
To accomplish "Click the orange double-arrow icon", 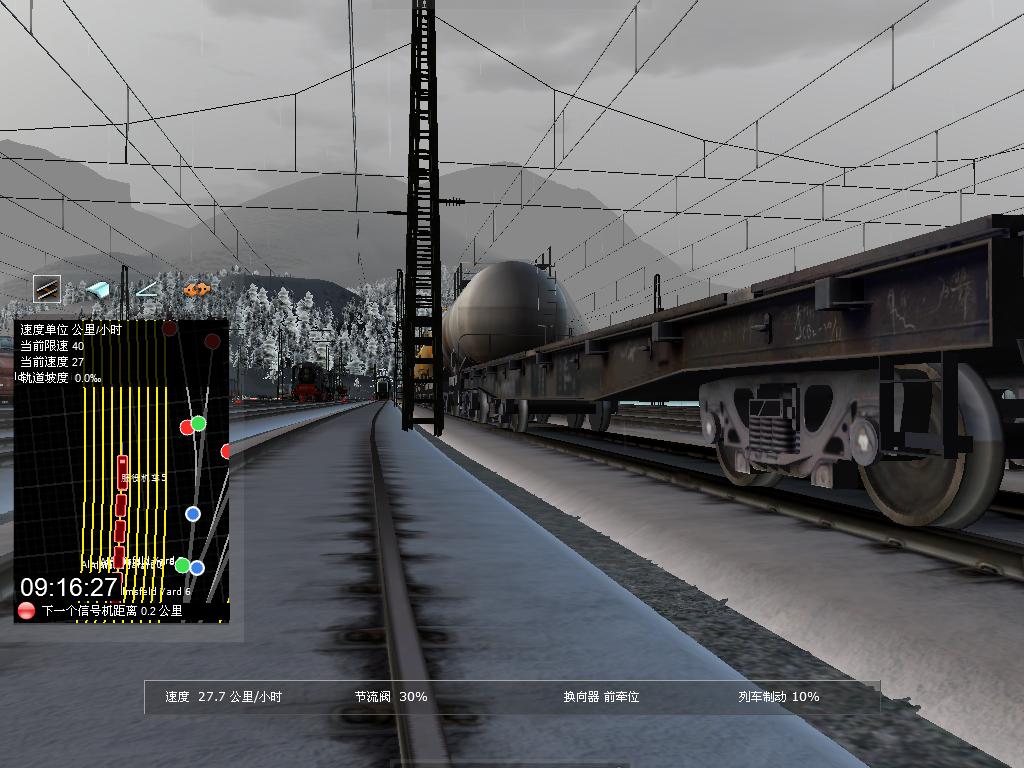I will pos(196,290).
